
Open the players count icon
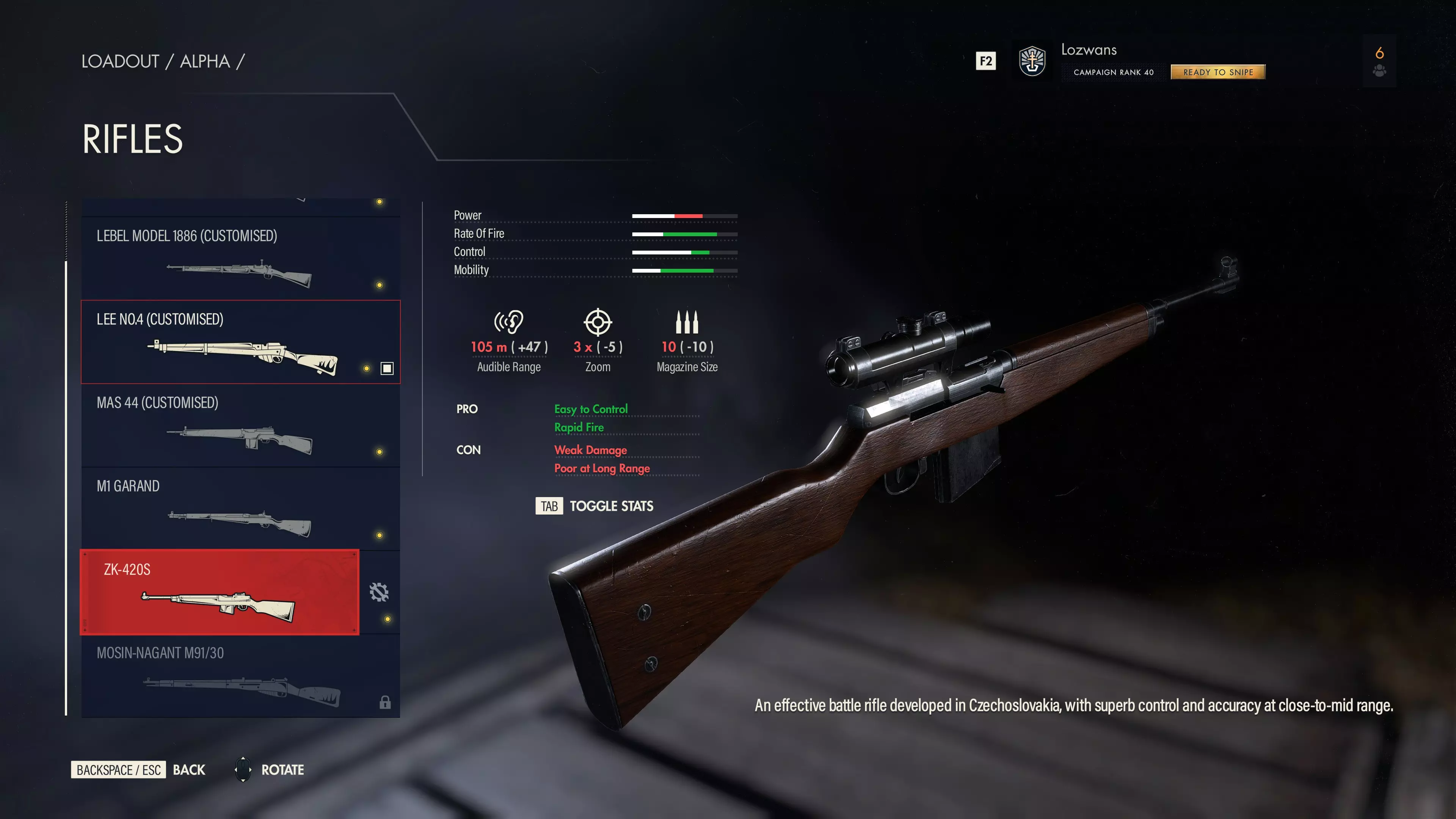(x=1379, y=61)
